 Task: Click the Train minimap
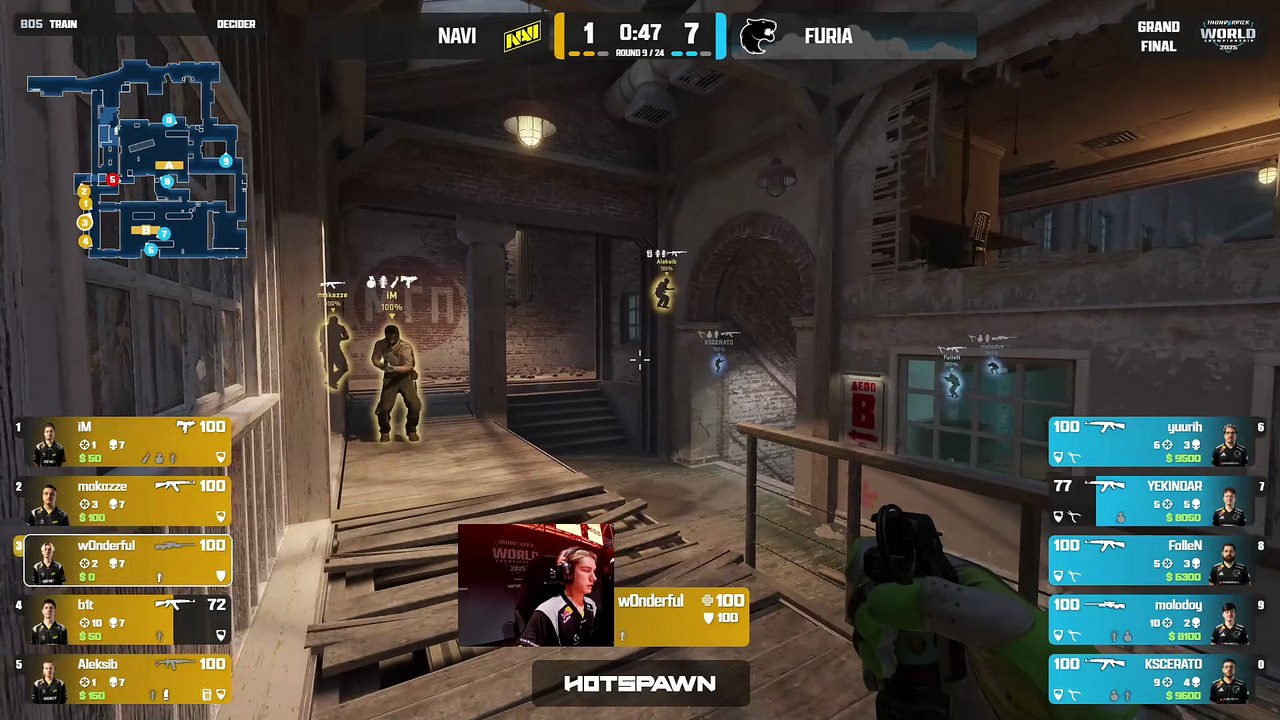(x=137, y=158)
